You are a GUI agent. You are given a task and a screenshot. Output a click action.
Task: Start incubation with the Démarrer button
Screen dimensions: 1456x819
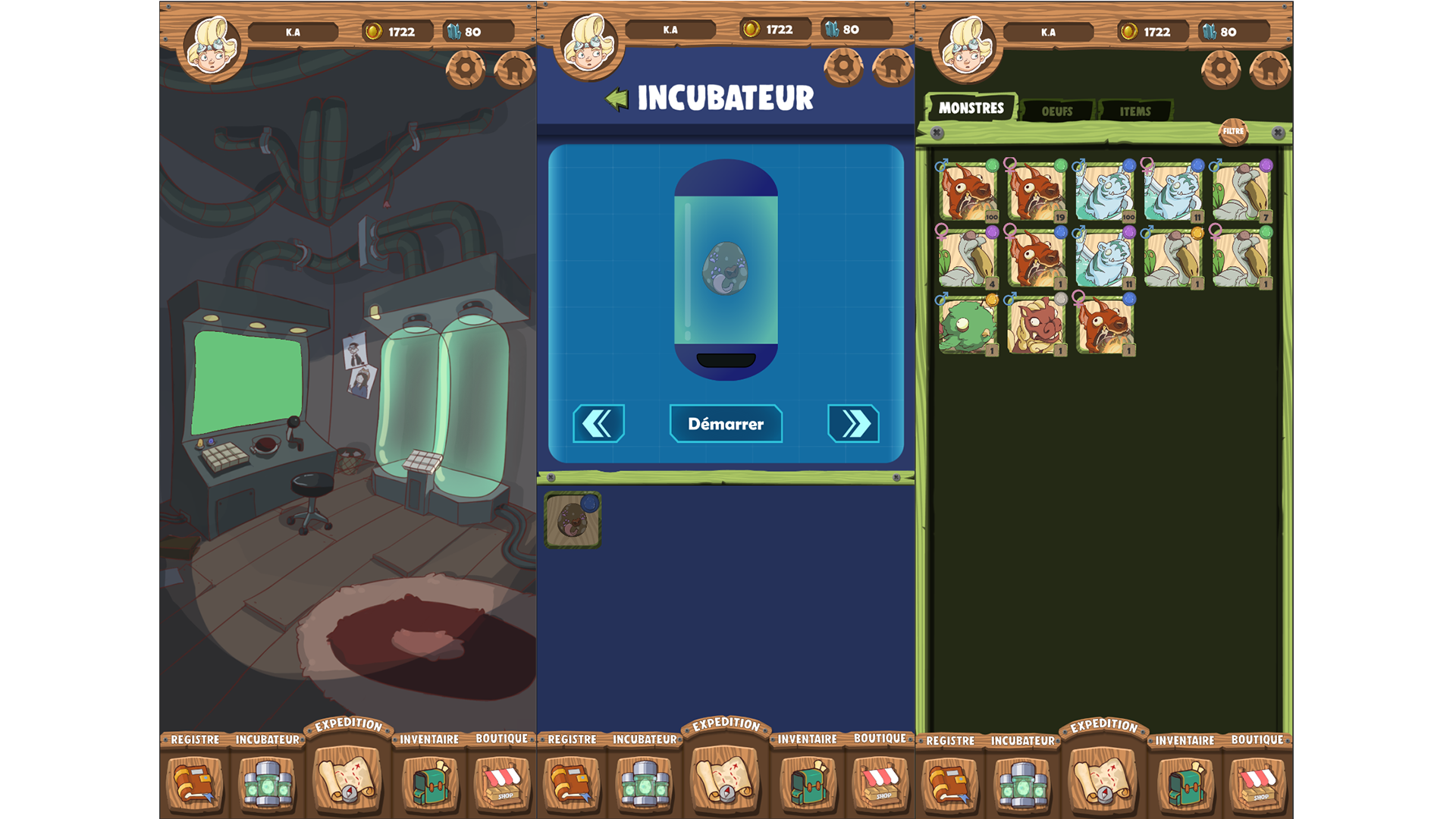(726, 424)
